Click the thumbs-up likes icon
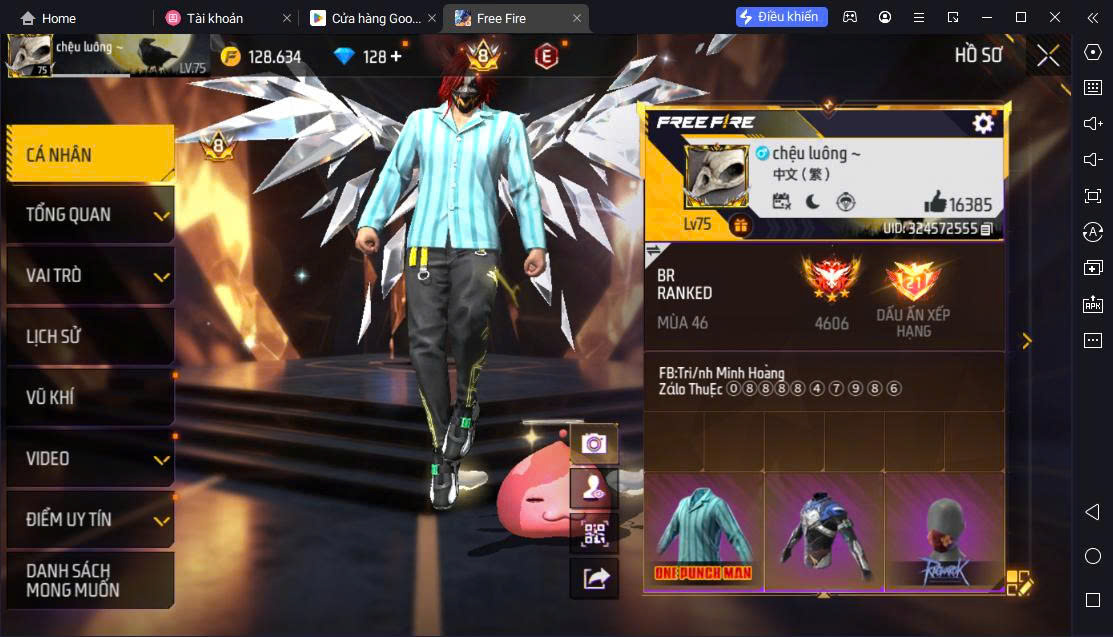The width and height of the screenshot is (1113, 637). tap(935, 202)
